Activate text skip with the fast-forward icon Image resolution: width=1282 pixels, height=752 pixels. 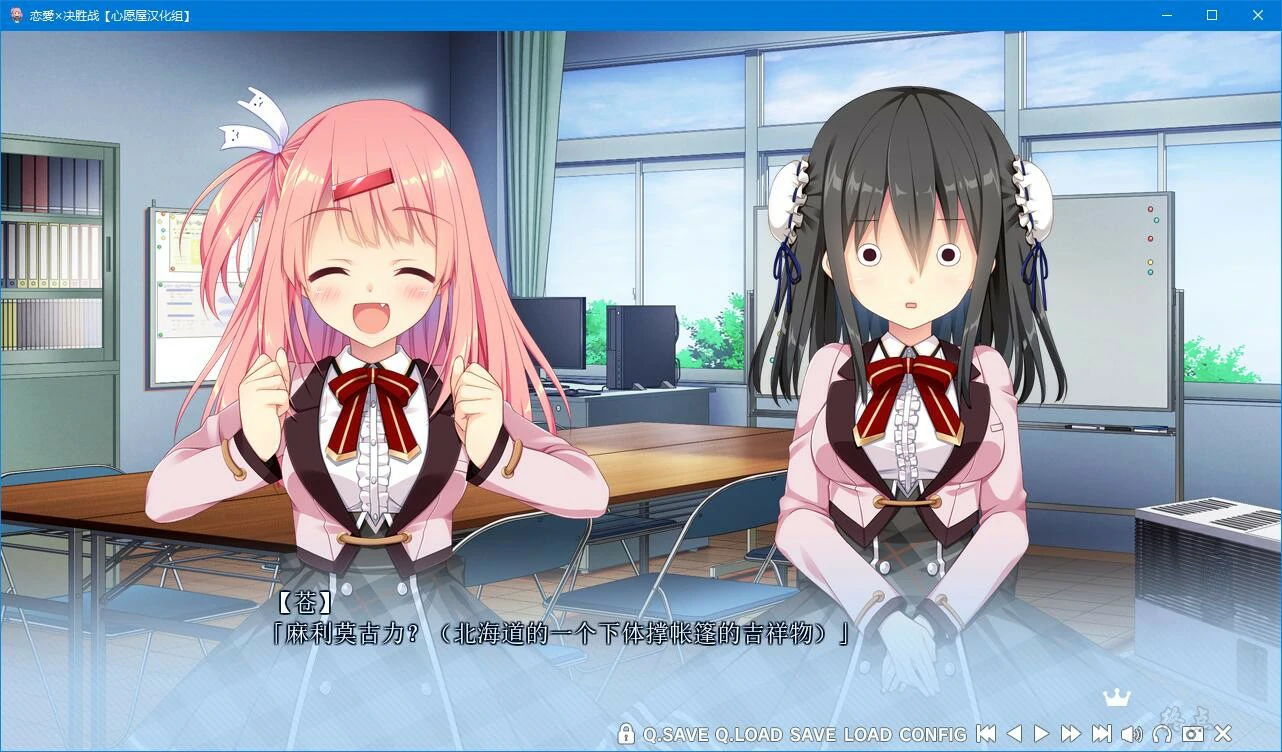1071,733
